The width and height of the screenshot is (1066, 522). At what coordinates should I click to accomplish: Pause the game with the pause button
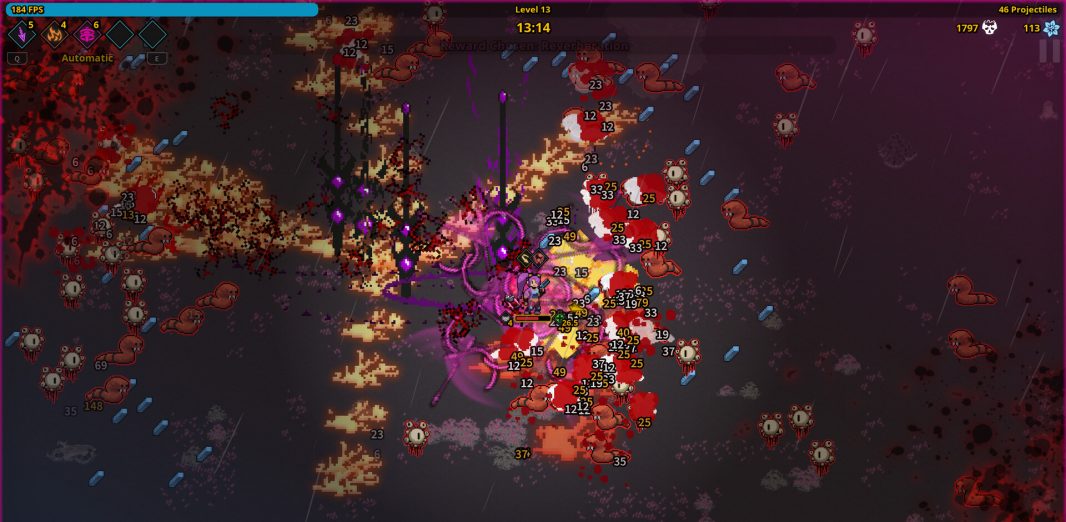pos(1048,51)
